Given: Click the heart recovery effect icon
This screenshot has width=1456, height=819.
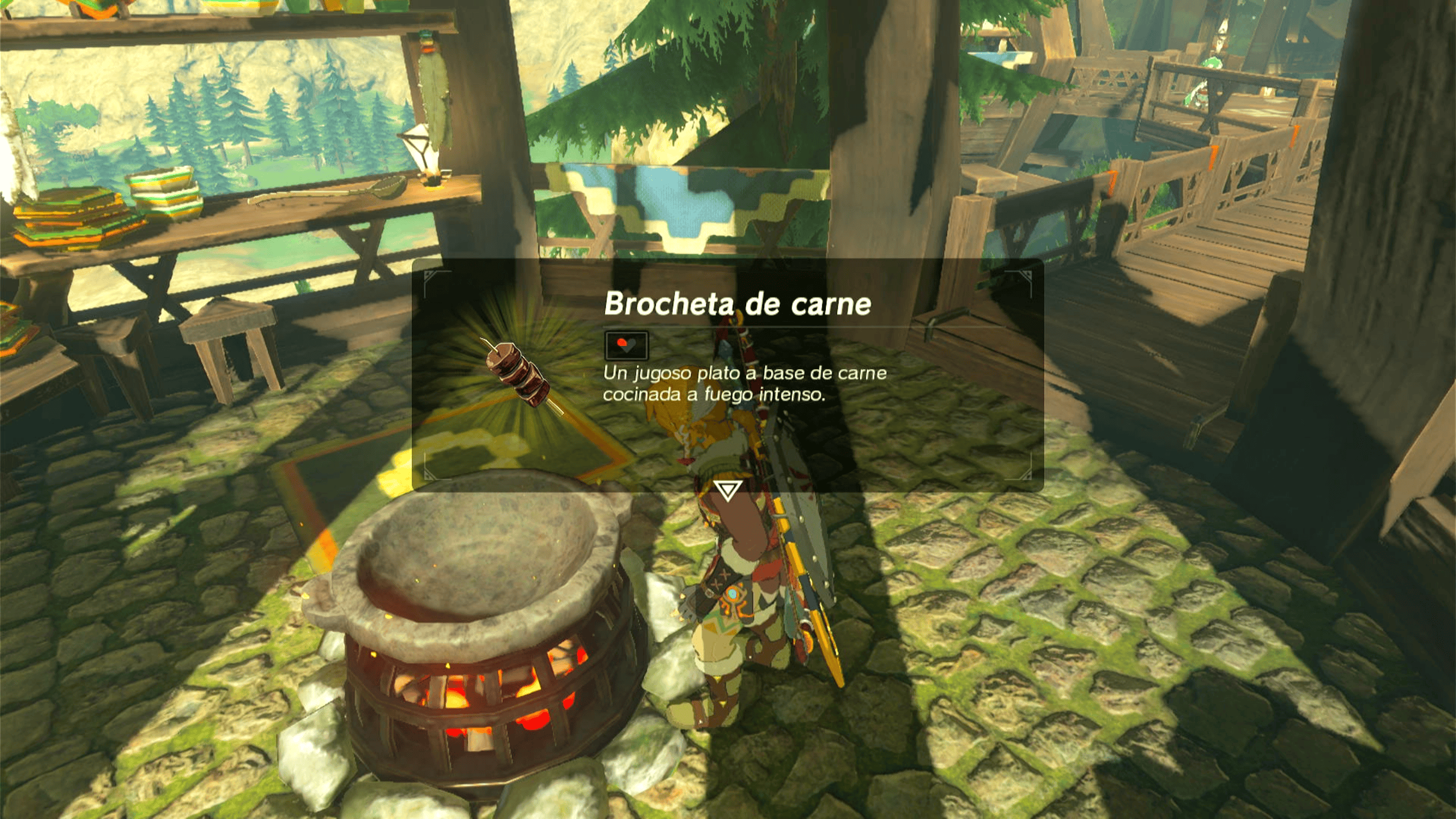Looking at the screenshot, I should tap(626, 345).
